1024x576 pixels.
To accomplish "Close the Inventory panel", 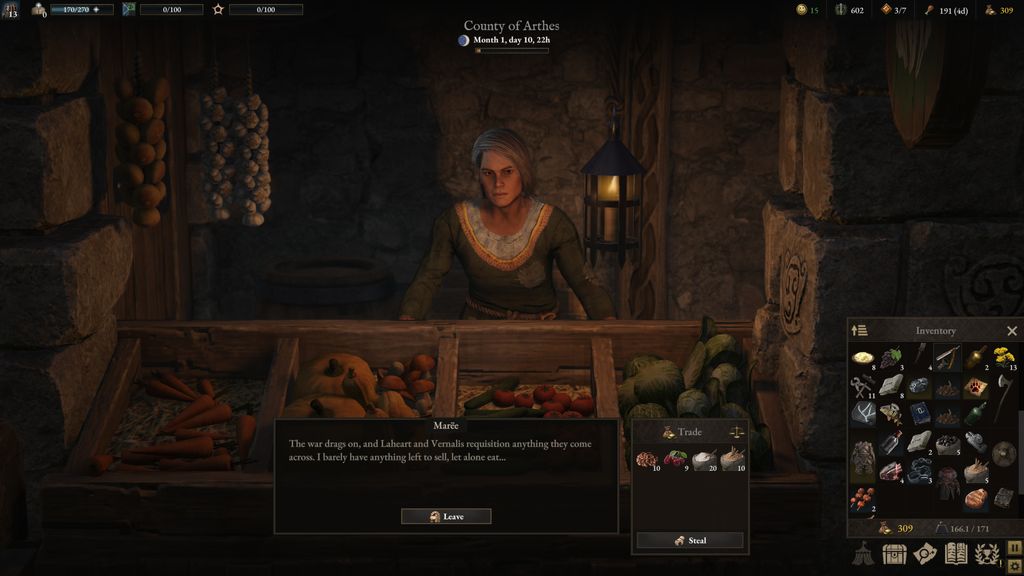I will tap(1011, 331).
